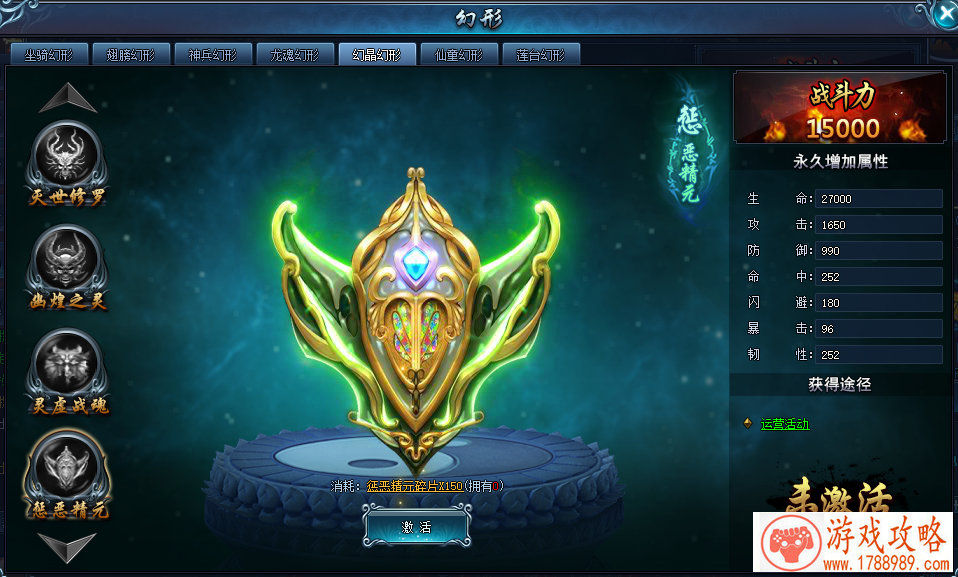Viewport: 958px width, 577px height.
Task: Switch to the 坐骑幻形 tab
Action: tap(49, 55)
